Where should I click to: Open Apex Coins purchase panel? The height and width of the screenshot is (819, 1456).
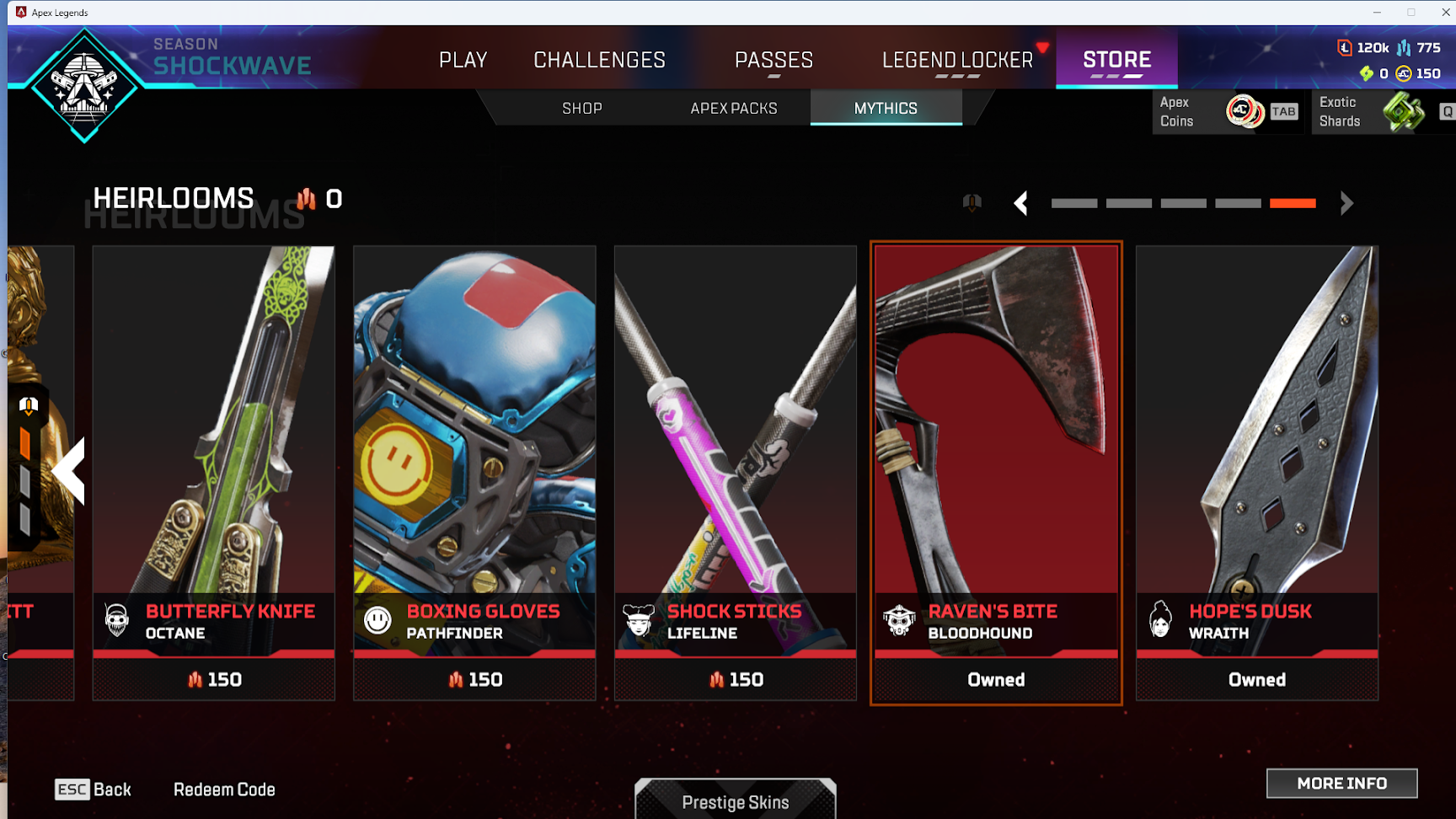[x=1228, y=111]
